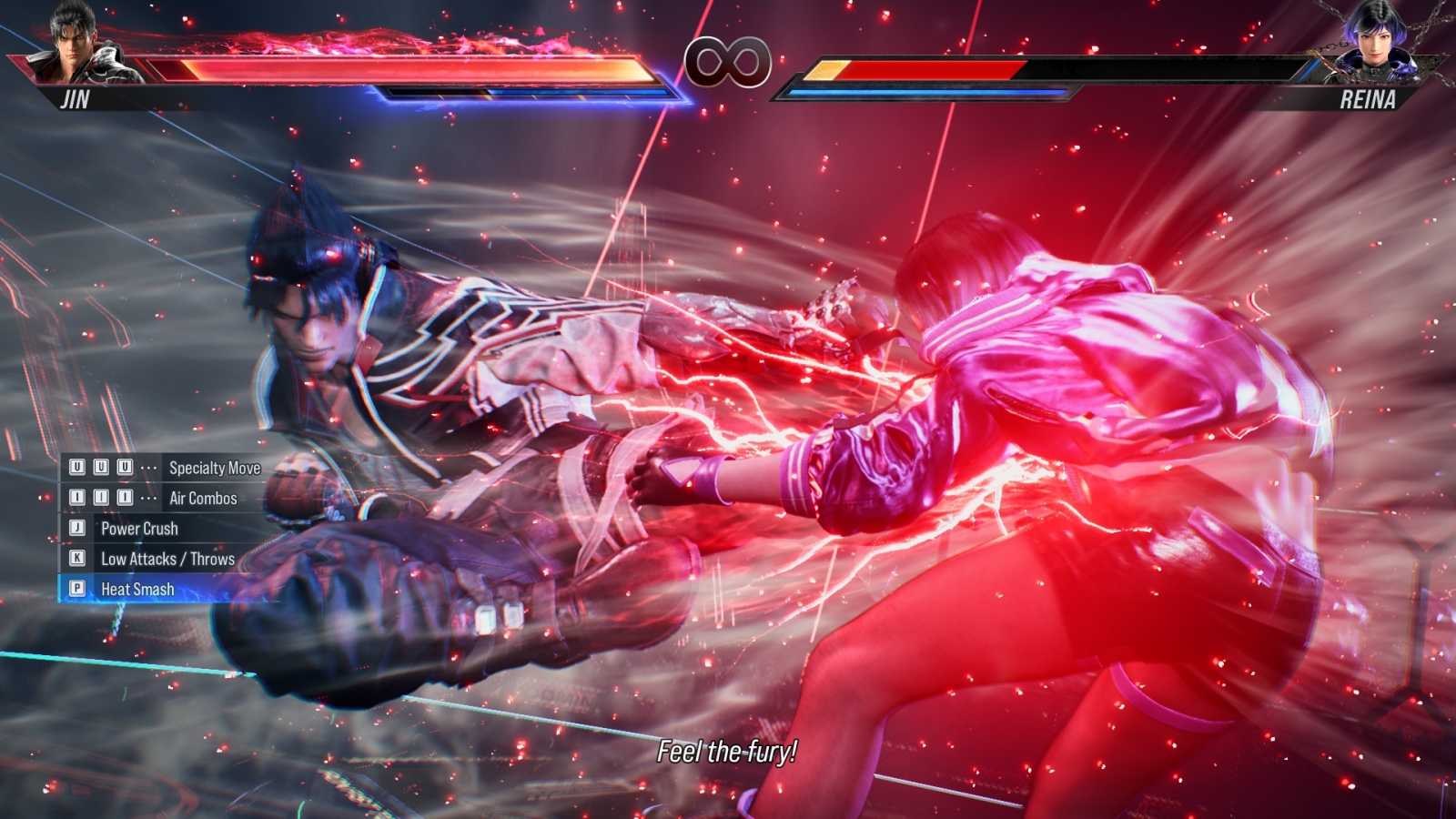Toggle the Specialty Move list entry
This screenshot has height=819, width=1456.
point(214,467)
